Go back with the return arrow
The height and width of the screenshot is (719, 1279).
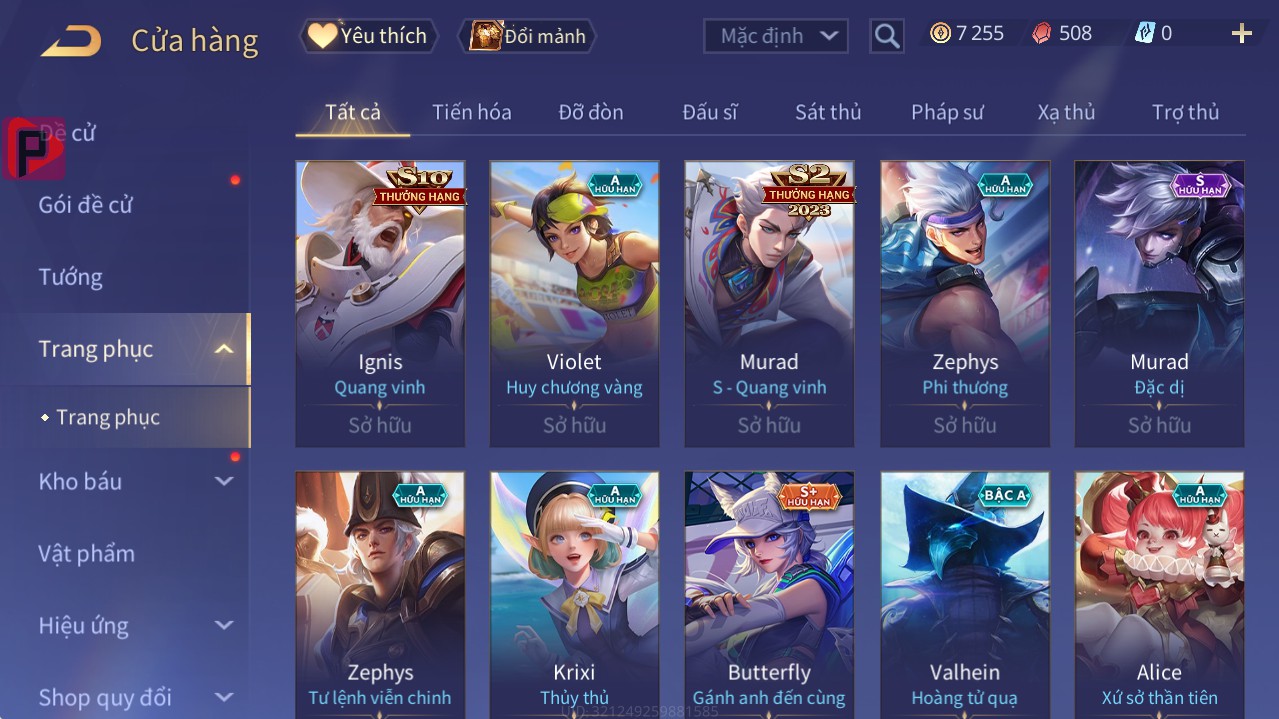click(71, 41)
